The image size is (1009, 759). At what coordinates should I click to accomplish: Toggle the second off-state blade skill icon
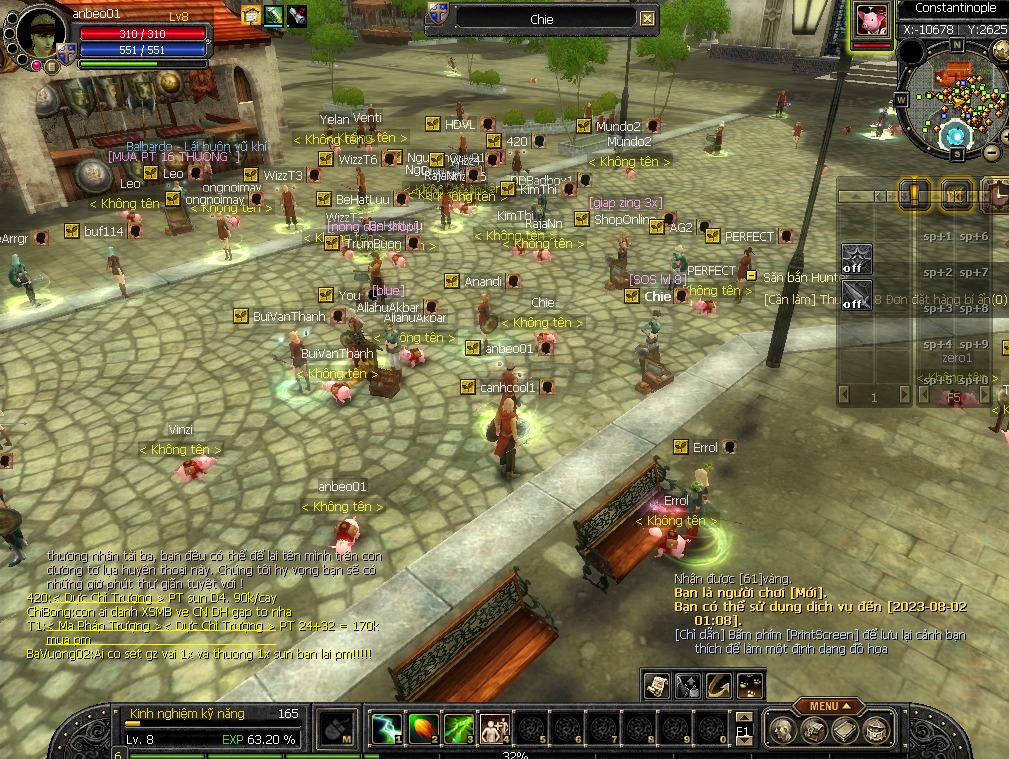tap(856, 295)
